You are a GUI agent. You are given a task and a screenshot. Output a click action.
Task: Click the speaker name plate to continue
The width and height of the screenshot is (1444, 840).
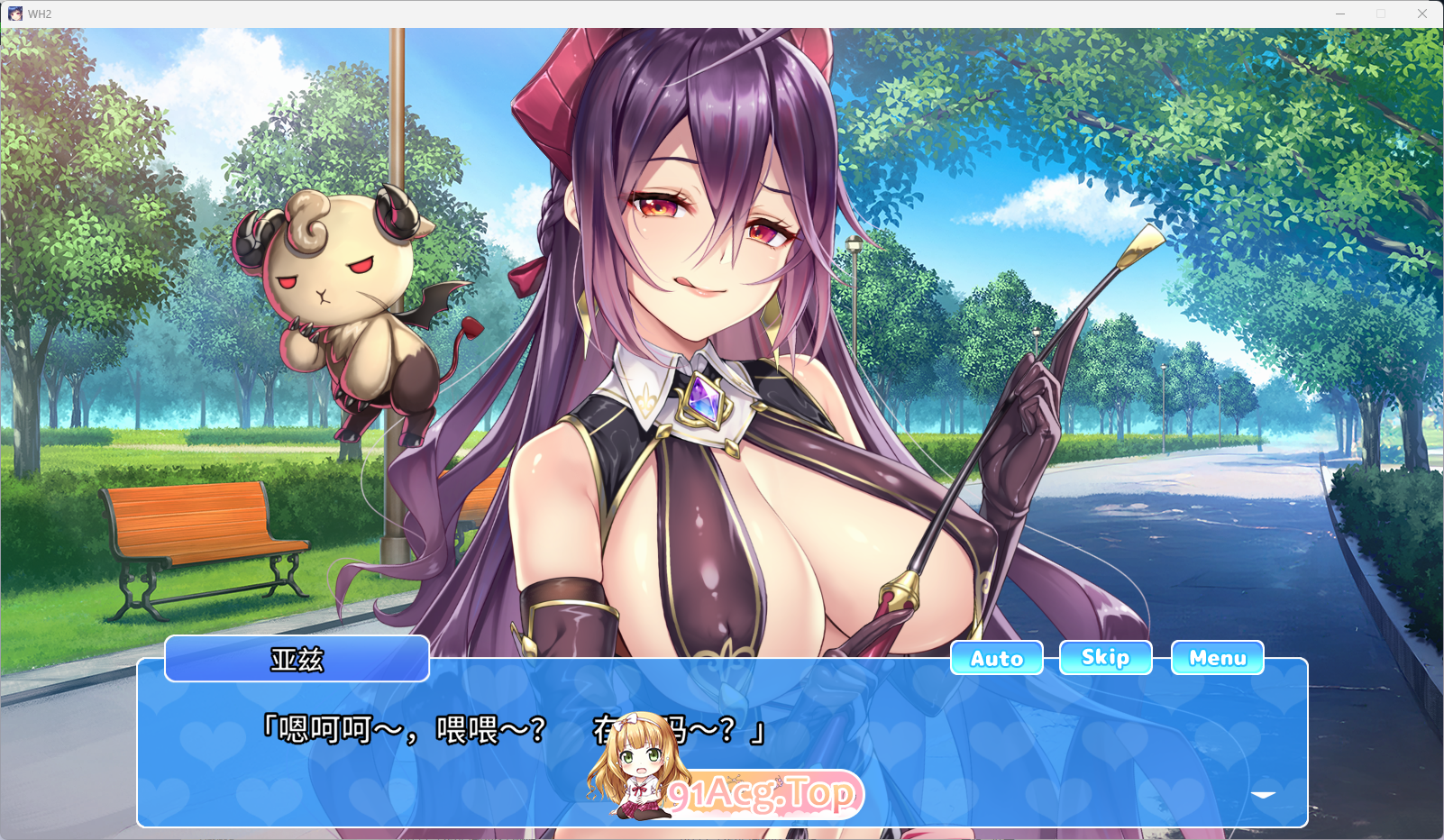click(x=297, y=658)
